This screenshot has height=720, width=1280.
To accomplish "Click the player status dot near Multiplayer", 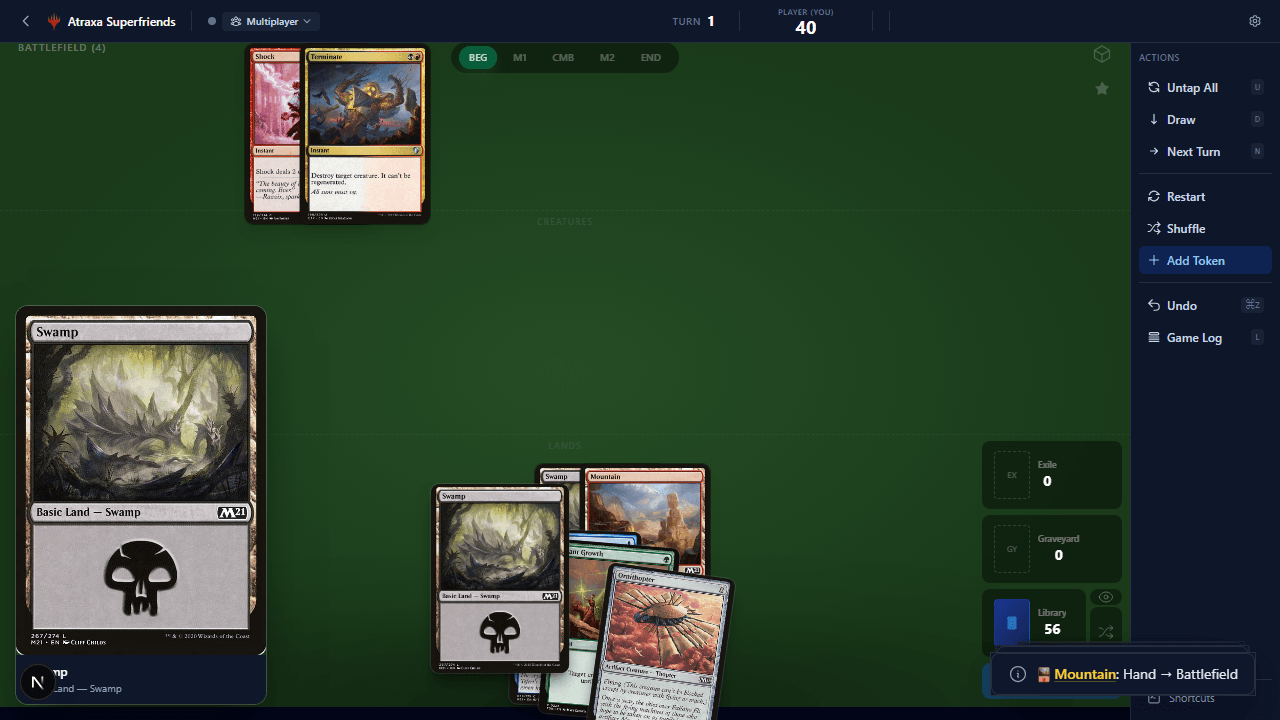I will pyautogui.click(x=211, y=21).
